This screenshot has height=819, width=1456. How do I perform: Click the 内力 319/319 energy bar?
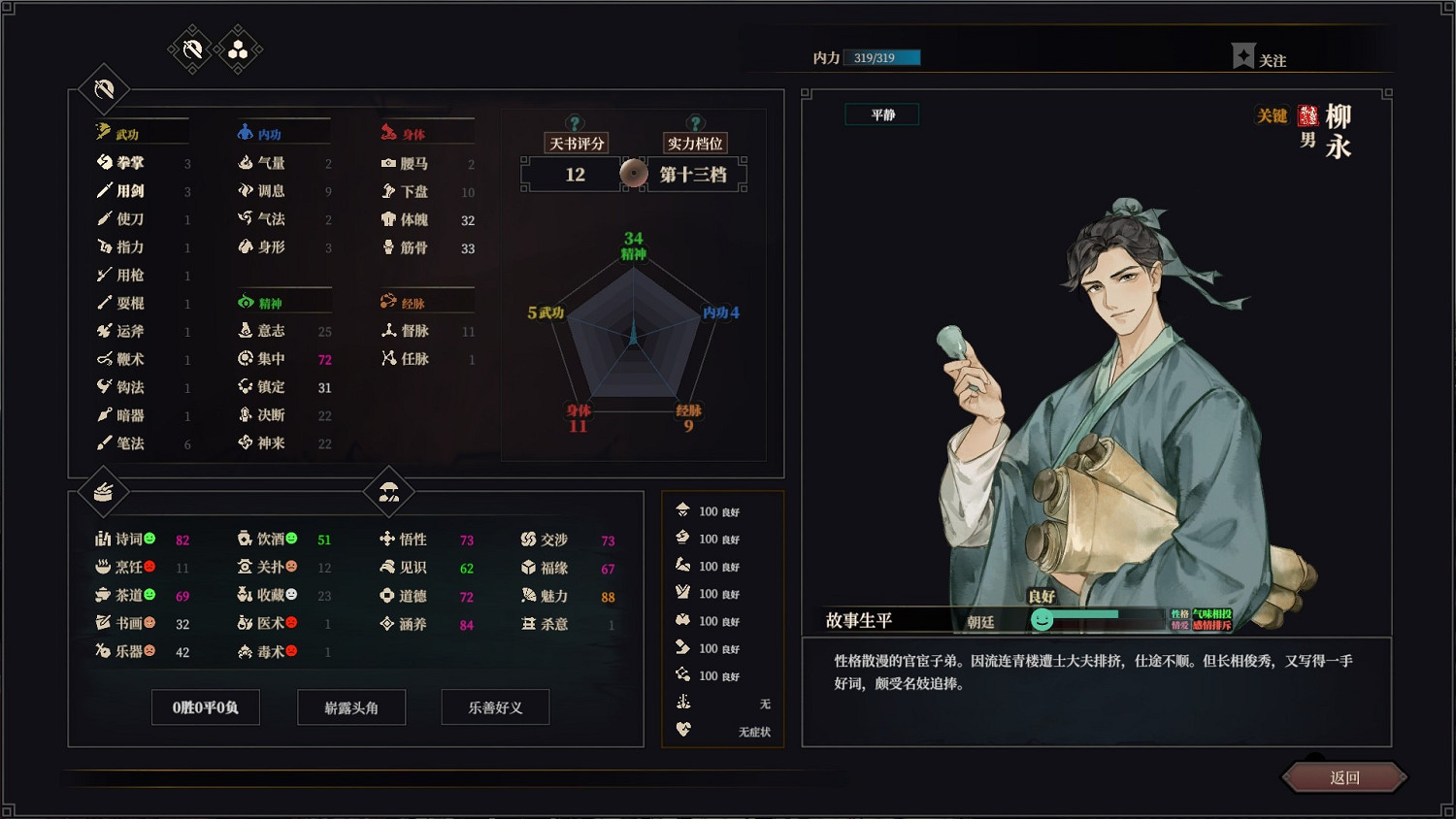click(x=883, y=57)
